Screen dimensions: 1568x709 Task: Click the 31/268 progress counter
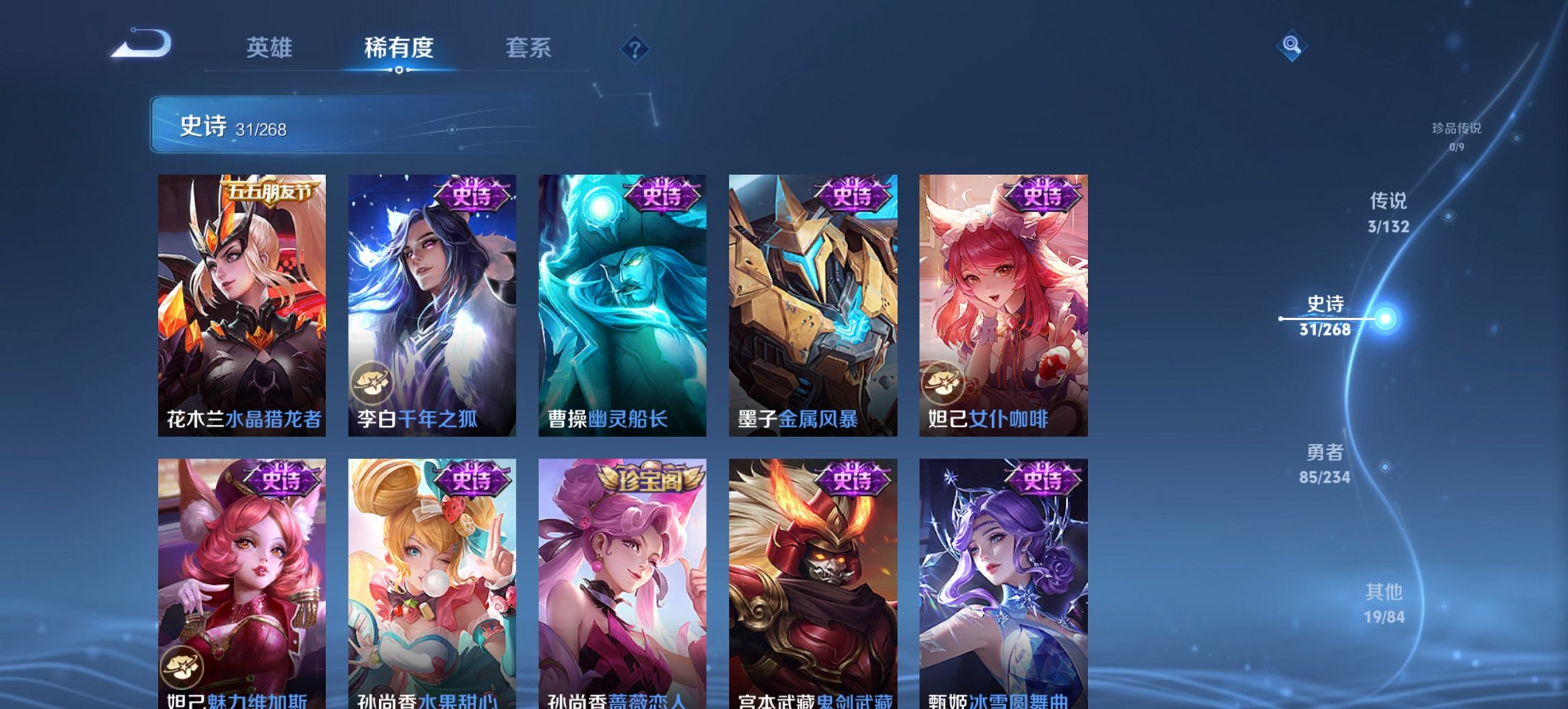(262, 129)
